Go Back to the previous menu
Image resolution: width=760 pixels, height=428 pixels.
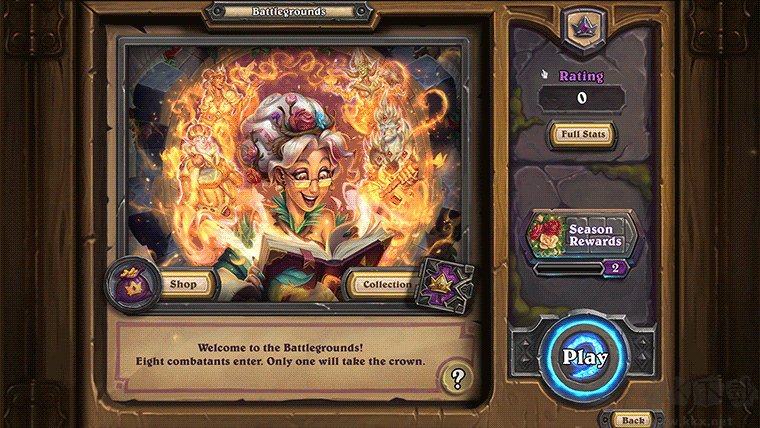point(630,419)
